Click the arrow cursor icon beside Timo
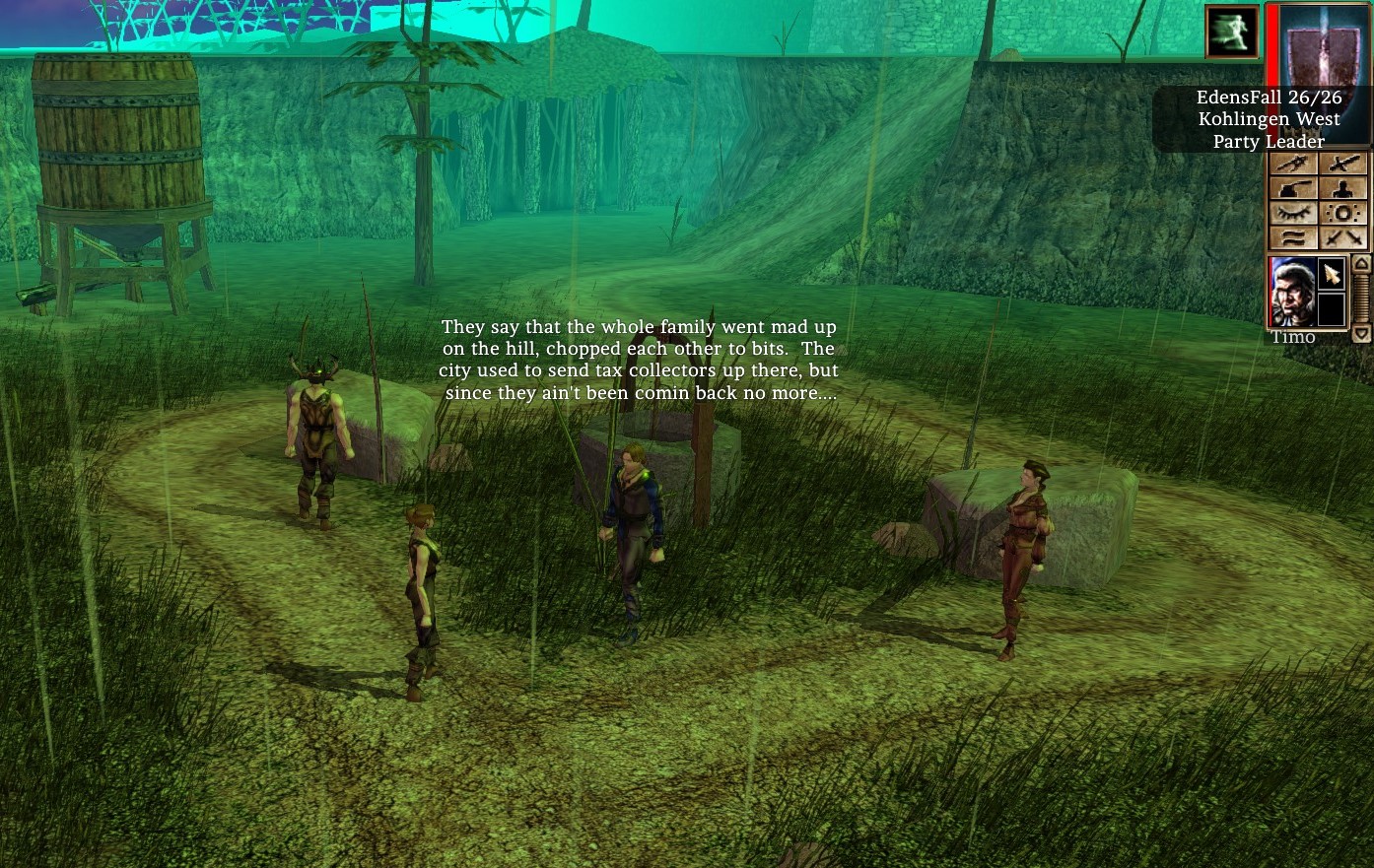 [x=1332, y=273]
